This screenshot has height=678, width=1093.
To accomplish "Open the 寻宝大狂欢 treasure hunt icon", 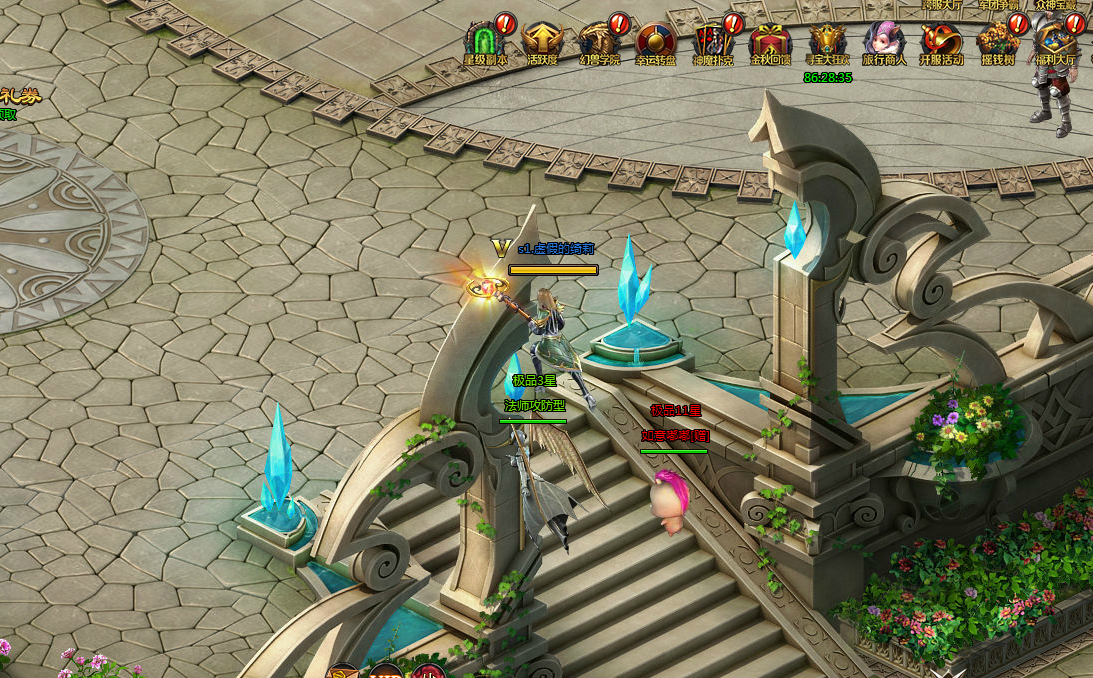I will [x=827, y=42].
